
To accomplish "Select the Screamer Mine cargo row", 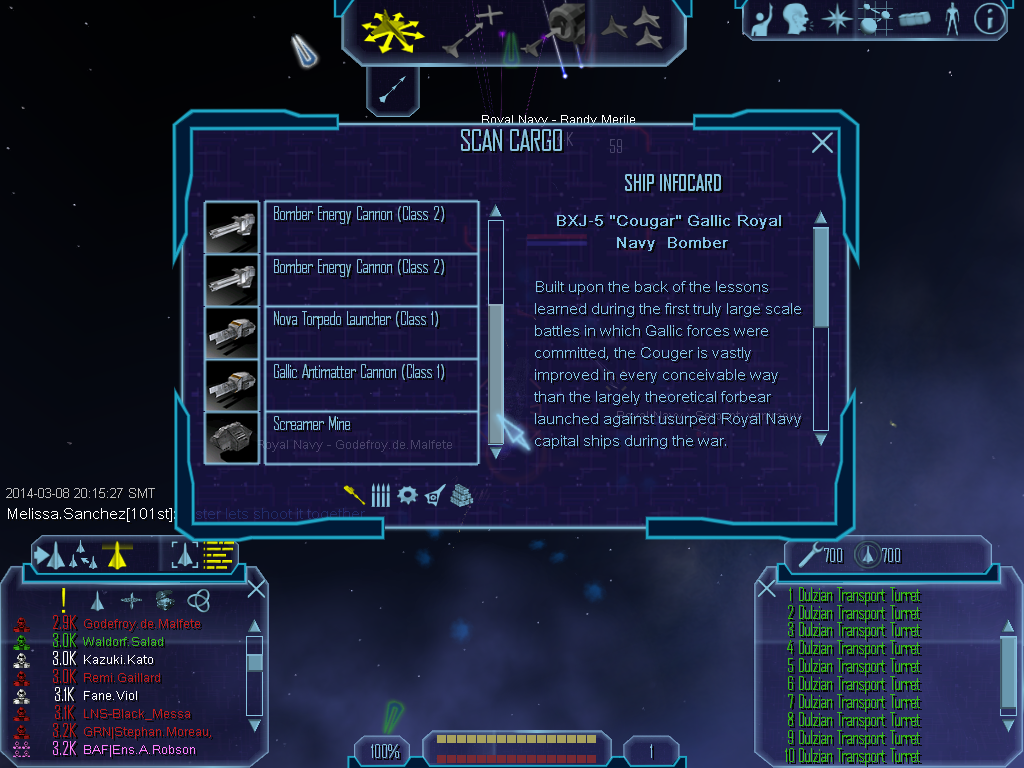I will coord(371,437).
